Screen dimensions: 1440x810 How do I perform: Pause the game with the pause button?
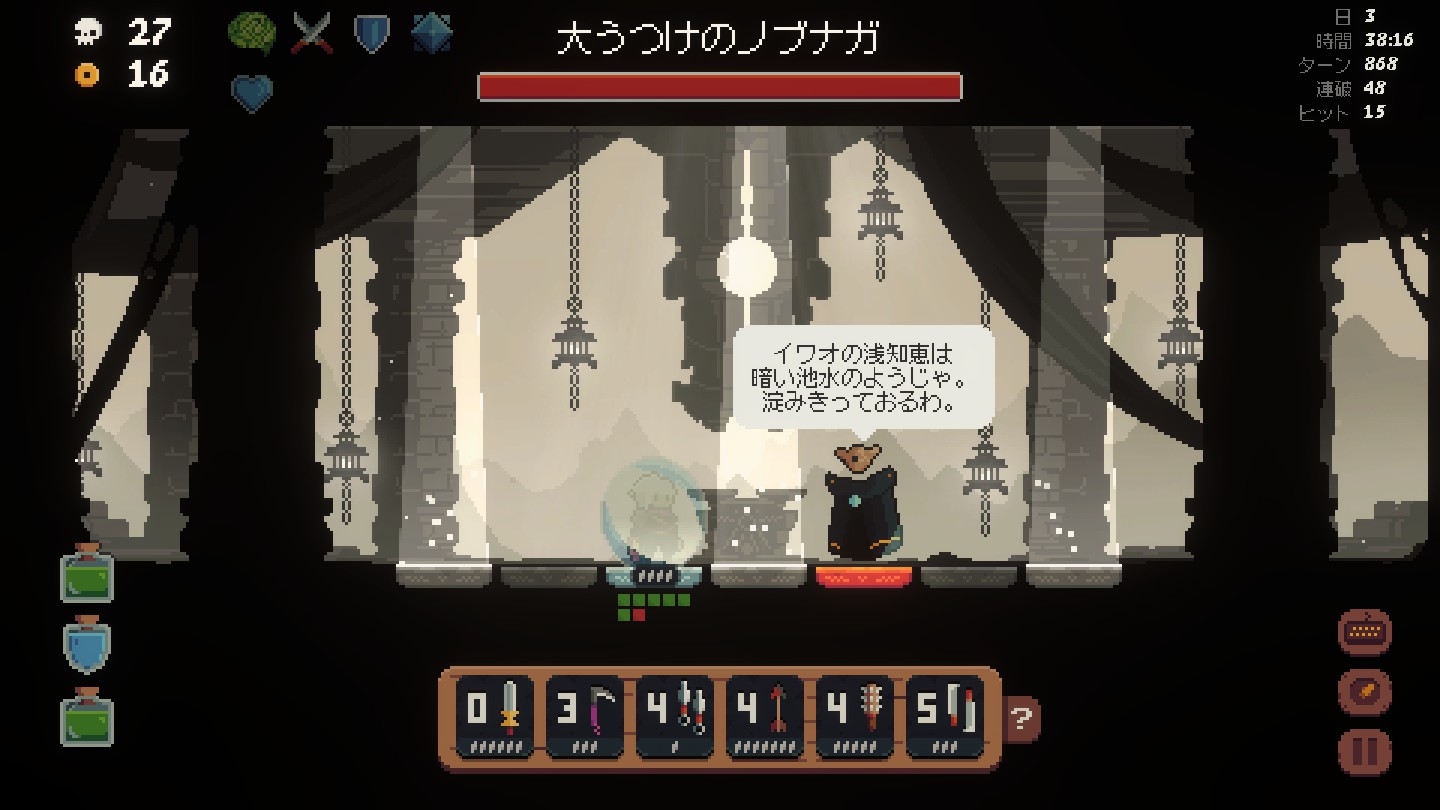[1364, 750]
